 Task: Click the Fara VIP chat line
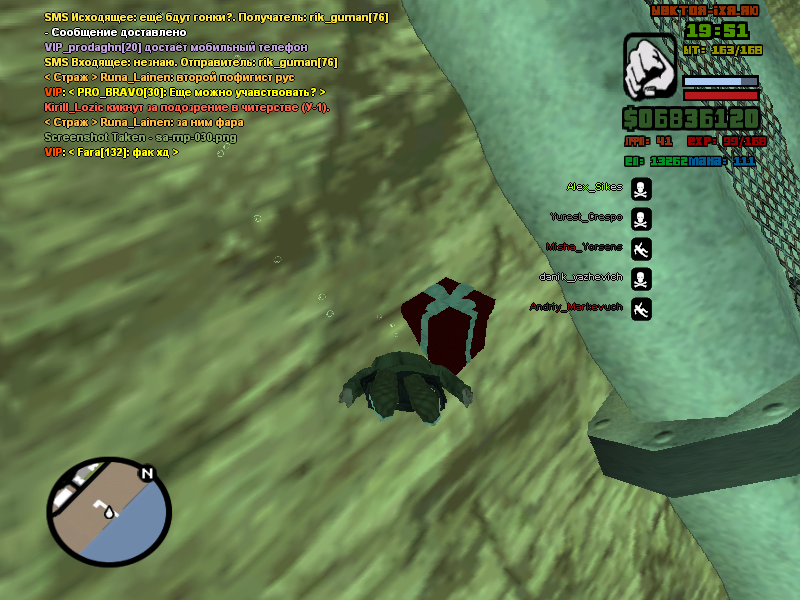point(112,152)
